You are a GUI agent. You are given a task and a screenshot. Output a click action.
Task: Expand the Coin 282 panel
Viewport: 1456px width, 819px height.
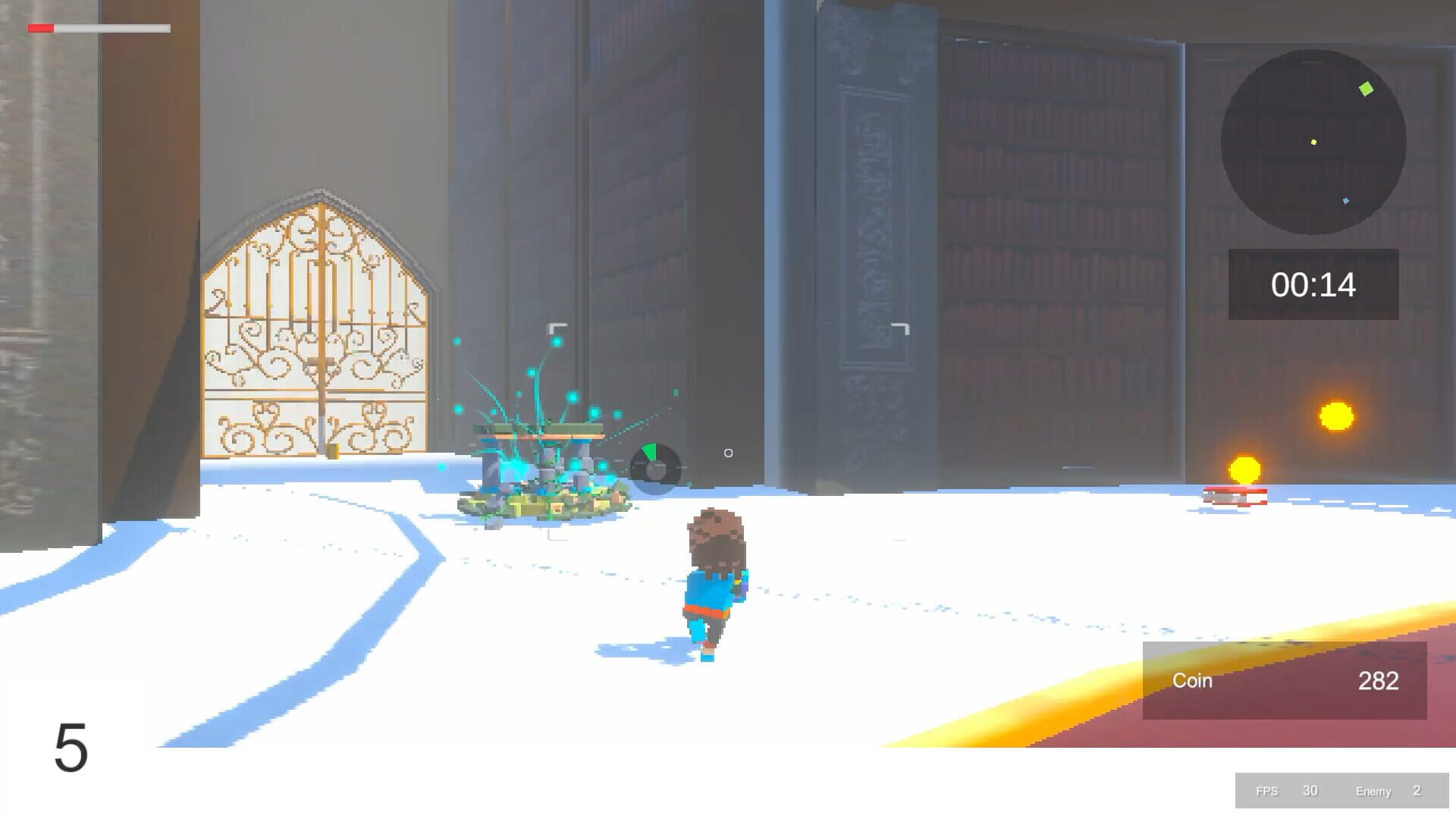(x=1284, y=681)
